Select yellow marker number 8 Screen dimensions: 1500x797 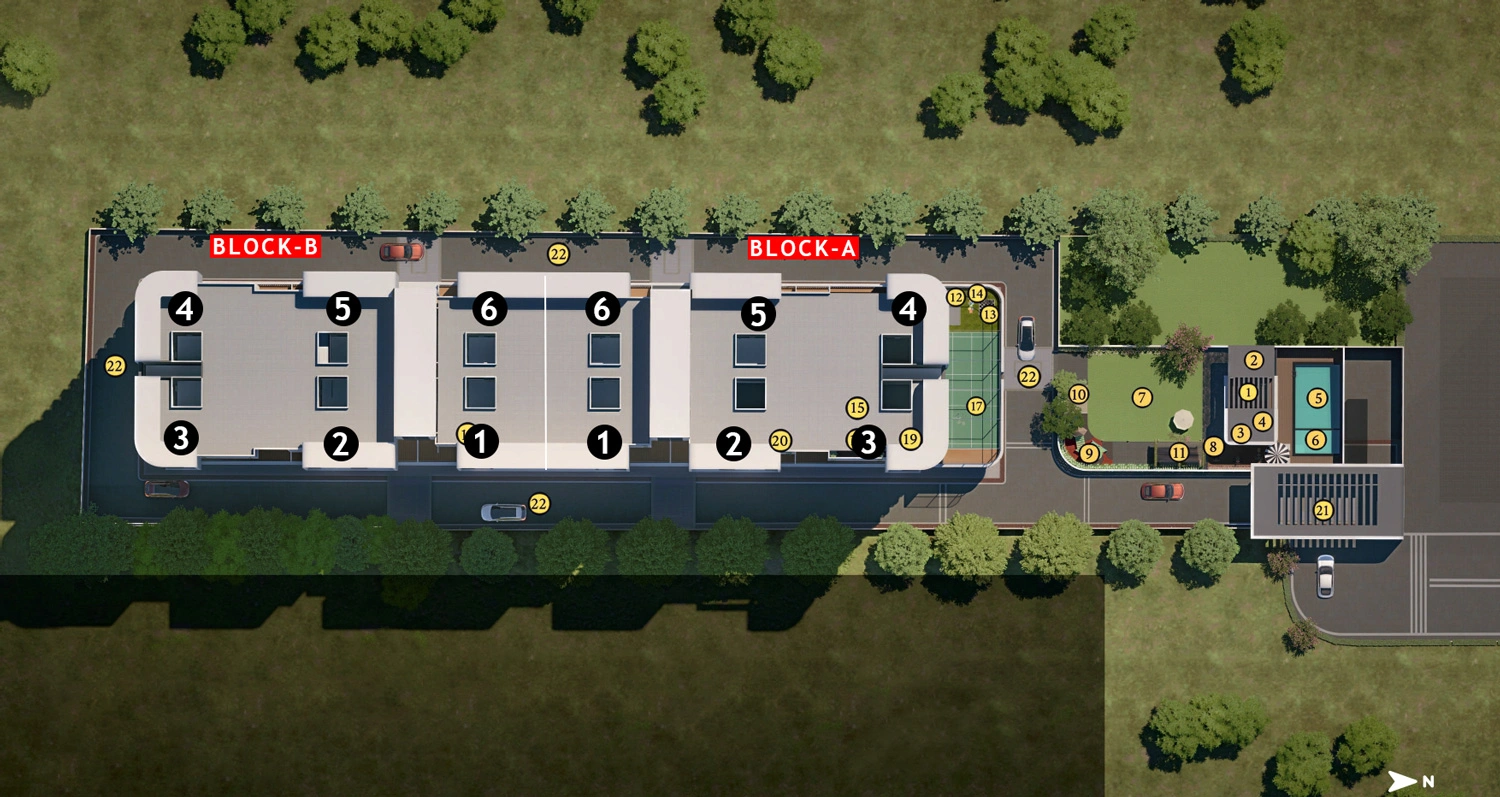pyautogui.click(x=1213, y=447)
